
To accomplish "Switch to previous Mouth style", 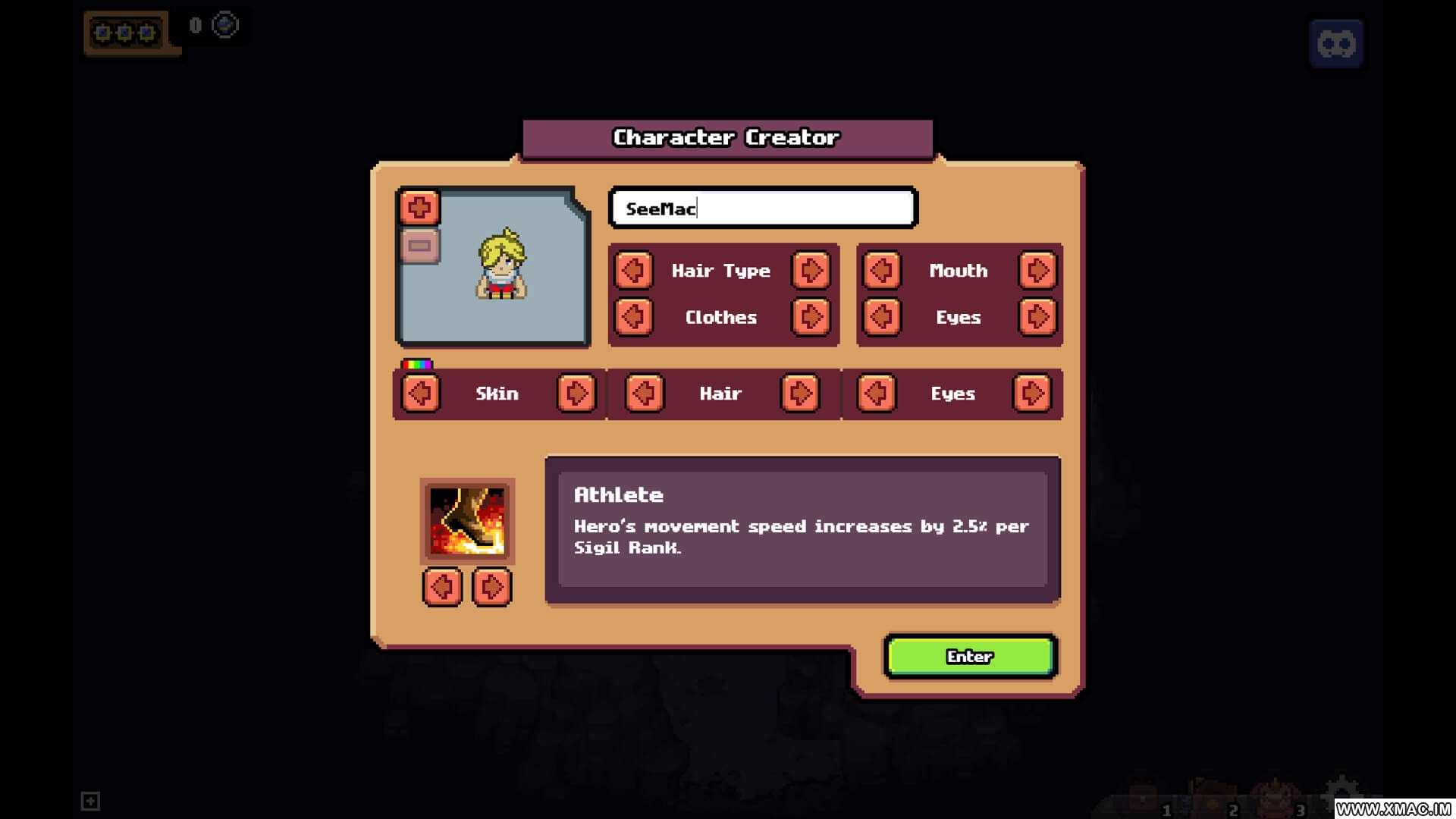I will 881,270.
